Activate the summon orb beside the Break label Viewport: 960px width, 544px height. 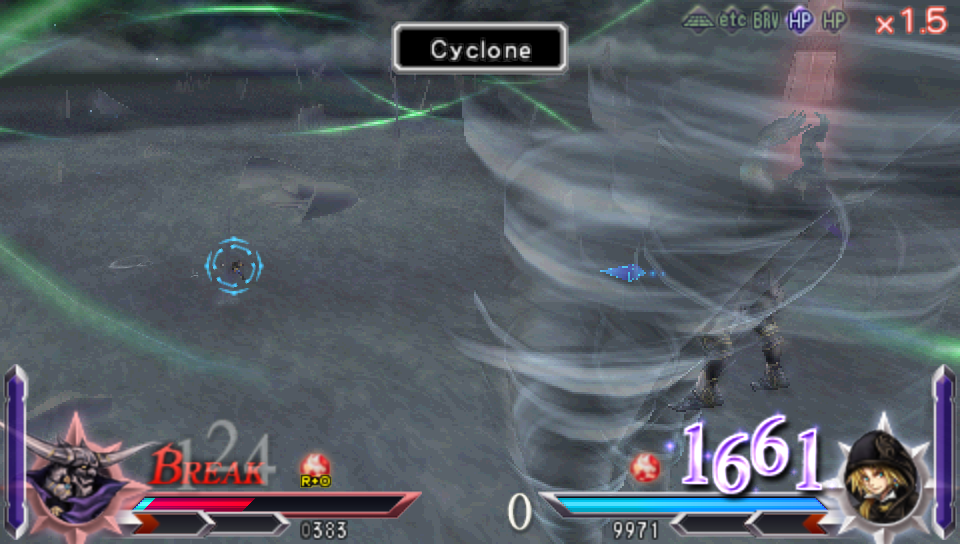pyautogui.click(x=315, y=467)
